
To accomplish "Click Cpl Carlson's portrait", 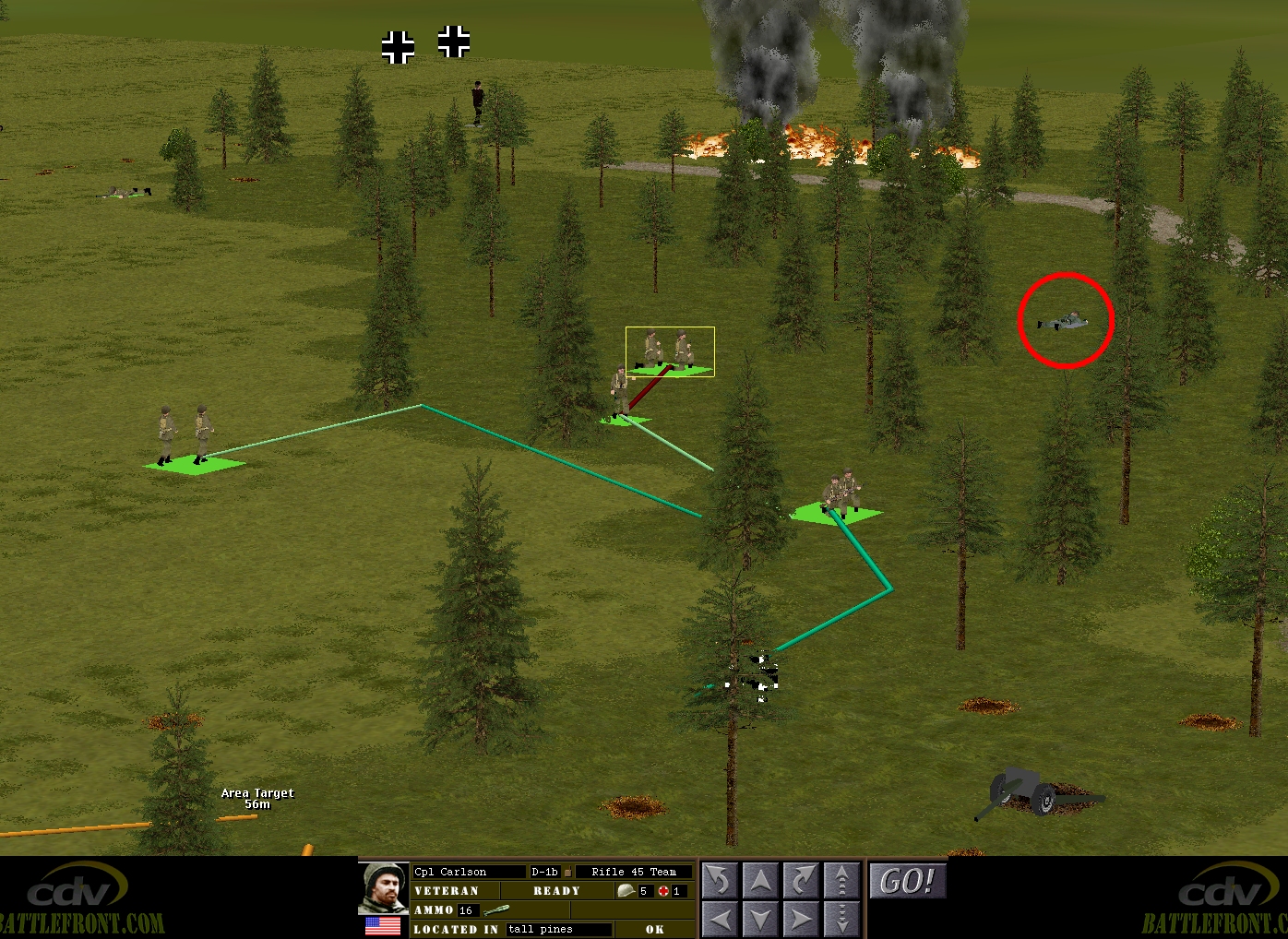I will [383, 887].
